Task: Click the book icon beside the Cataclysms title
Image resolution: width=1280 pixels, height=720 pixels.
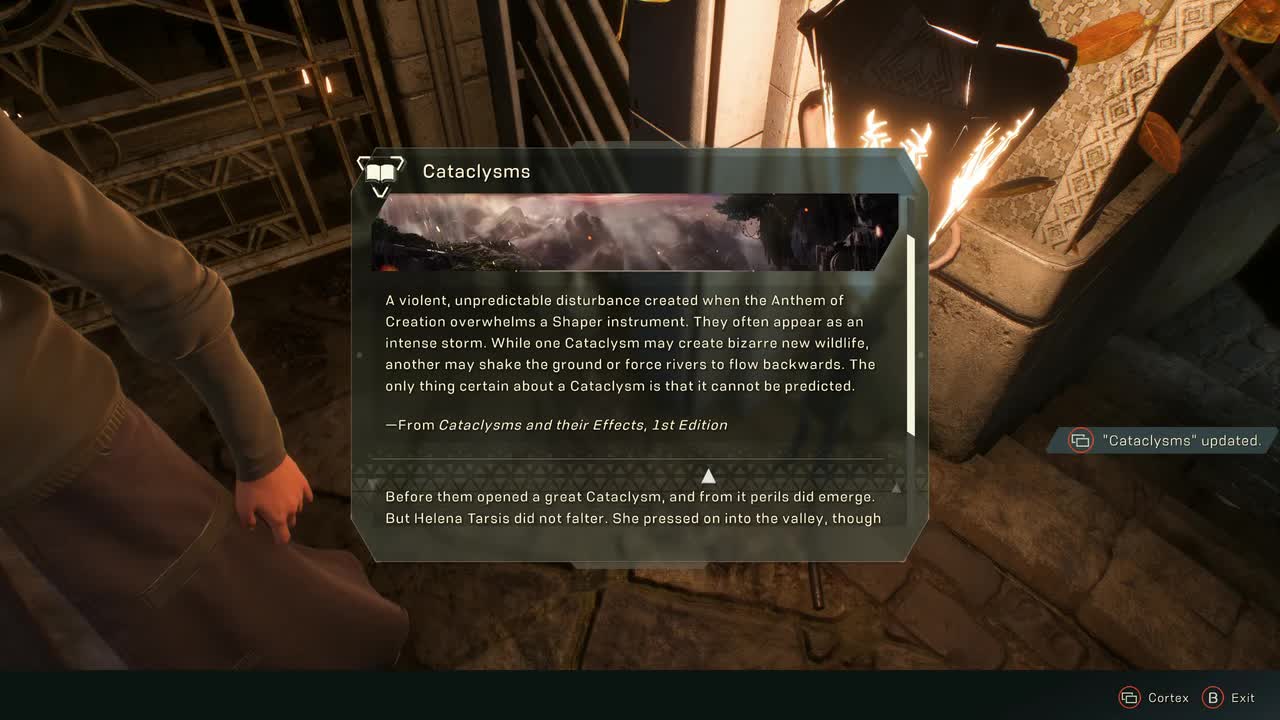Action: point(380,172)
